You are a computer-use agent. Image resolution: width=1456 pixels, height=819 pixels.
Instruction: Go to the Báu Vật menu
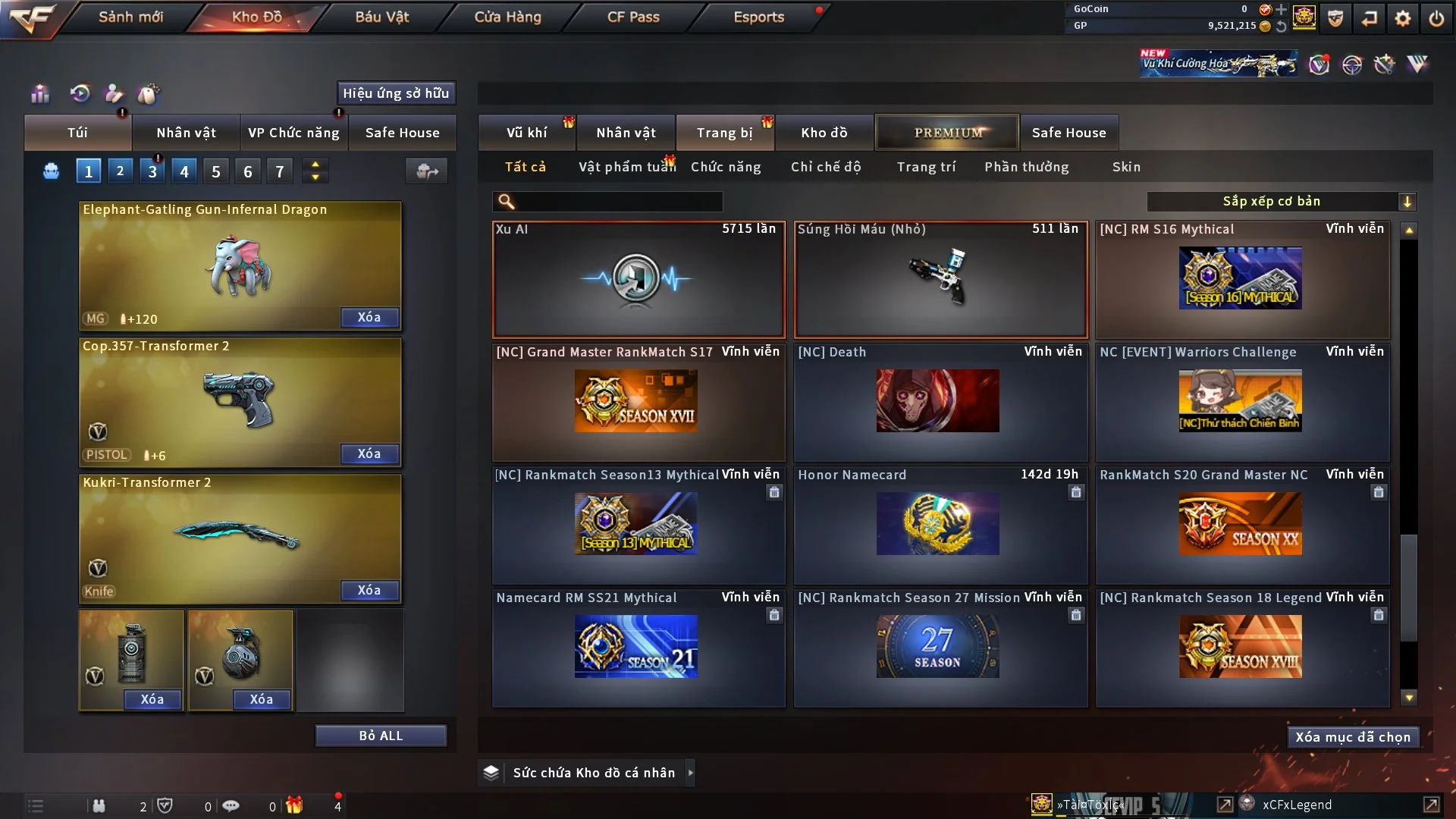point(381,17)
